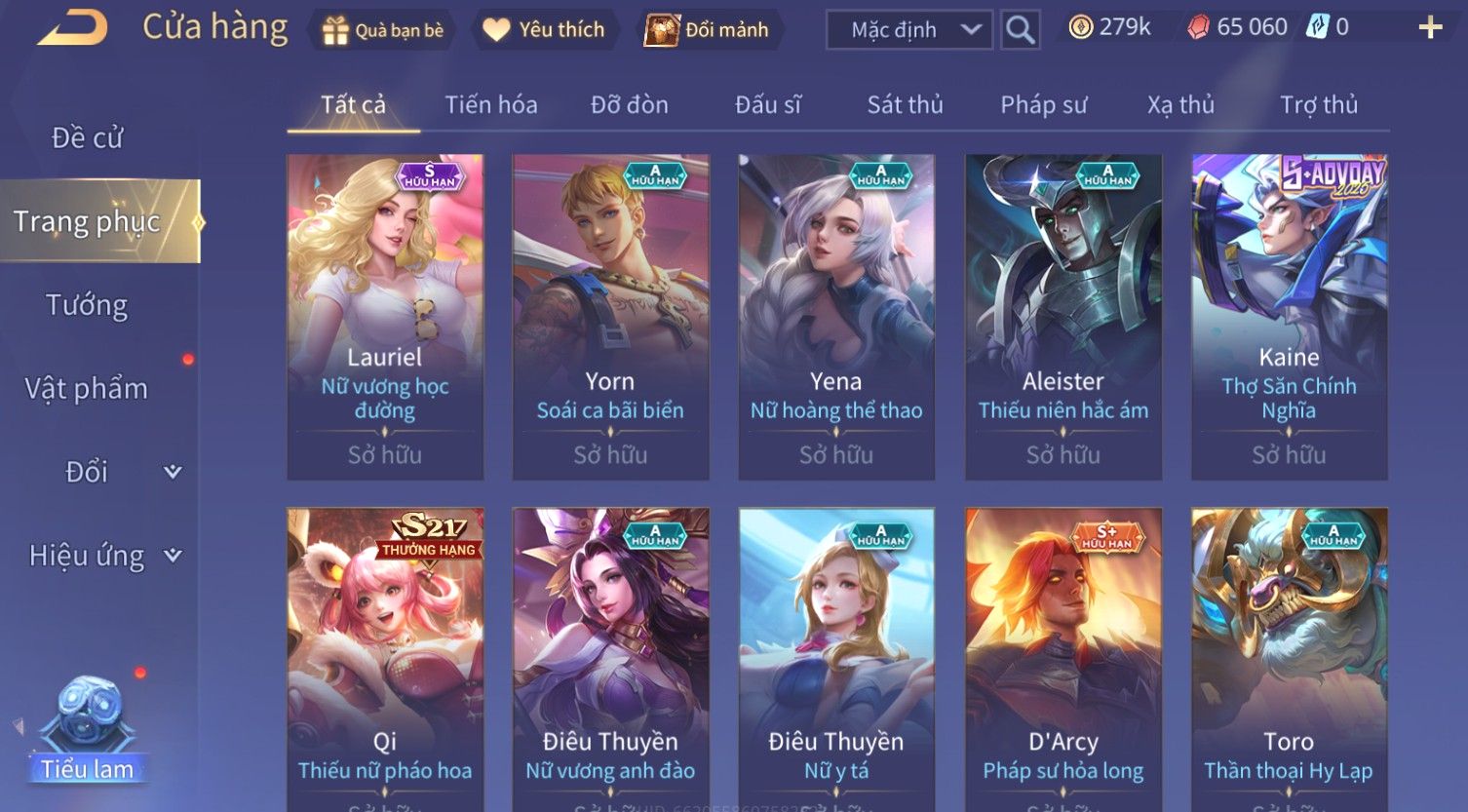Open the Vật phẩm items section

87,389
